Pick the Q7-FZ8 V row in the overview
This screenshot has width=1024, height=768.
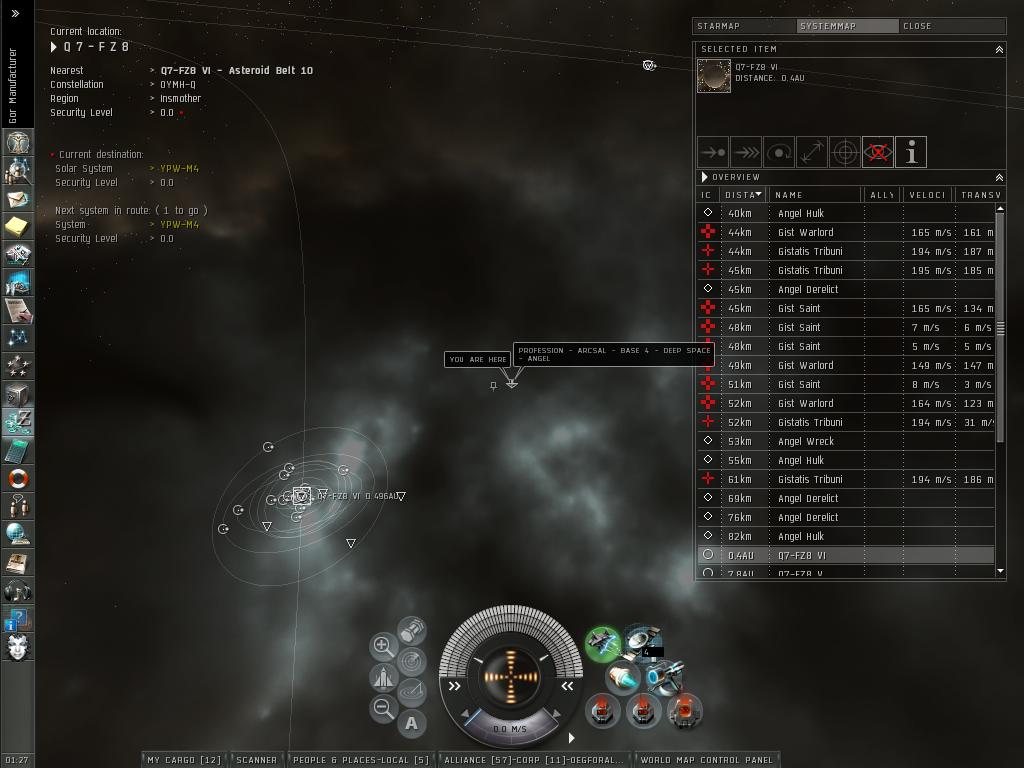click(800, 573)
